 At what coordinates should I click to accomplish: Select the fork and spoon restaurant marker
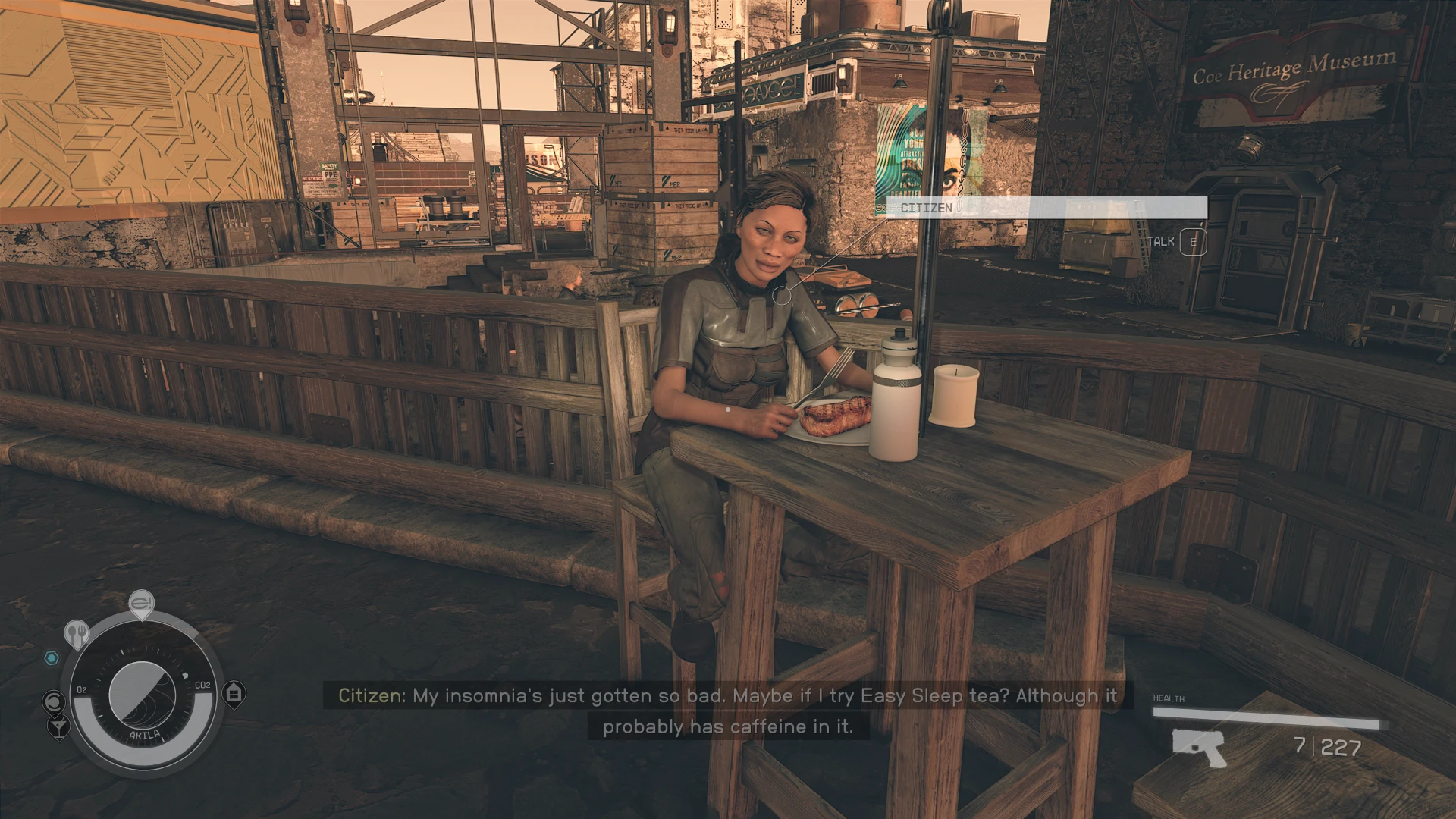point(77,633)
